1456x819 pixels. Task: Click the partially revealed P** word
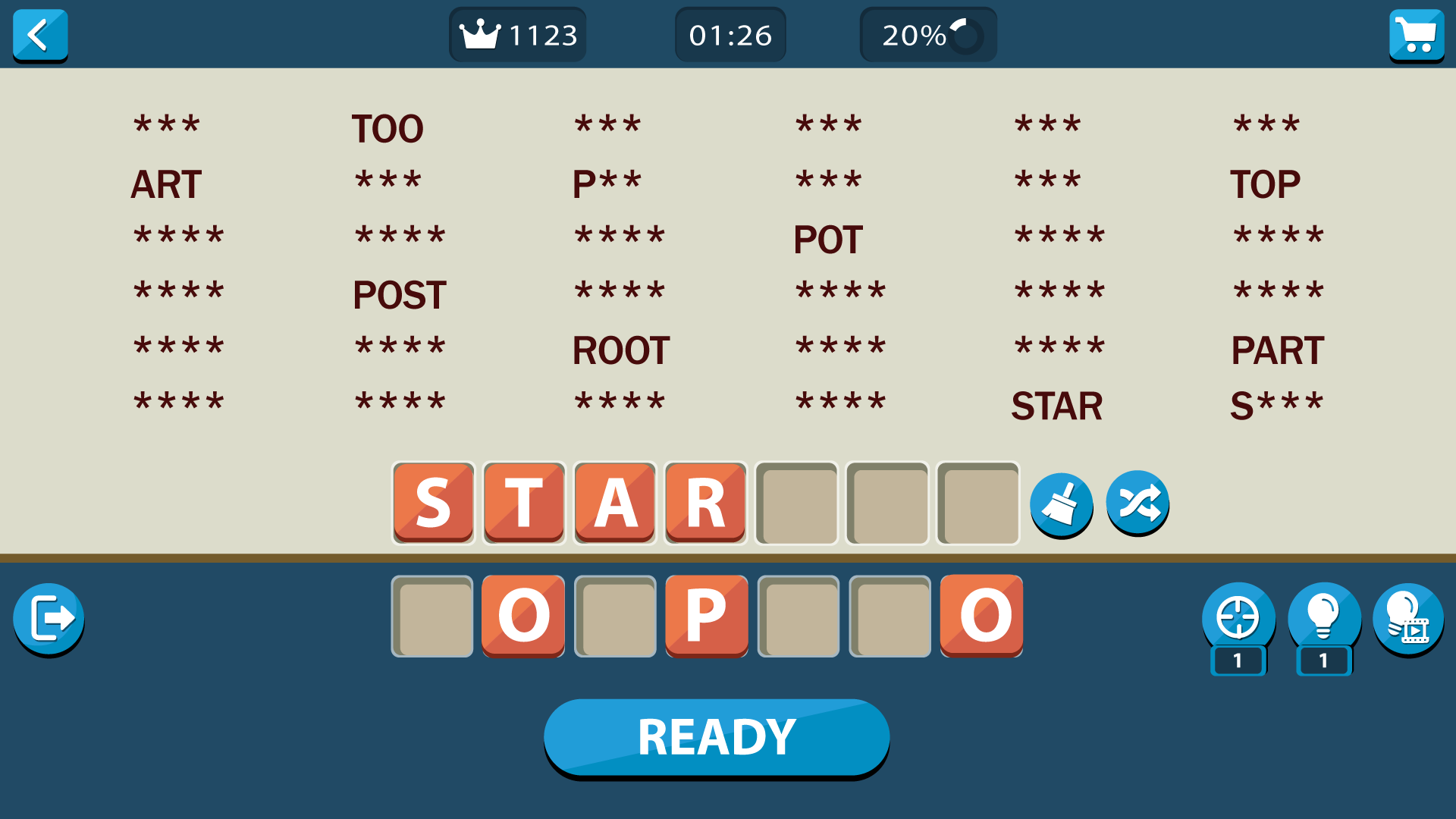click(x=607, y=180)
